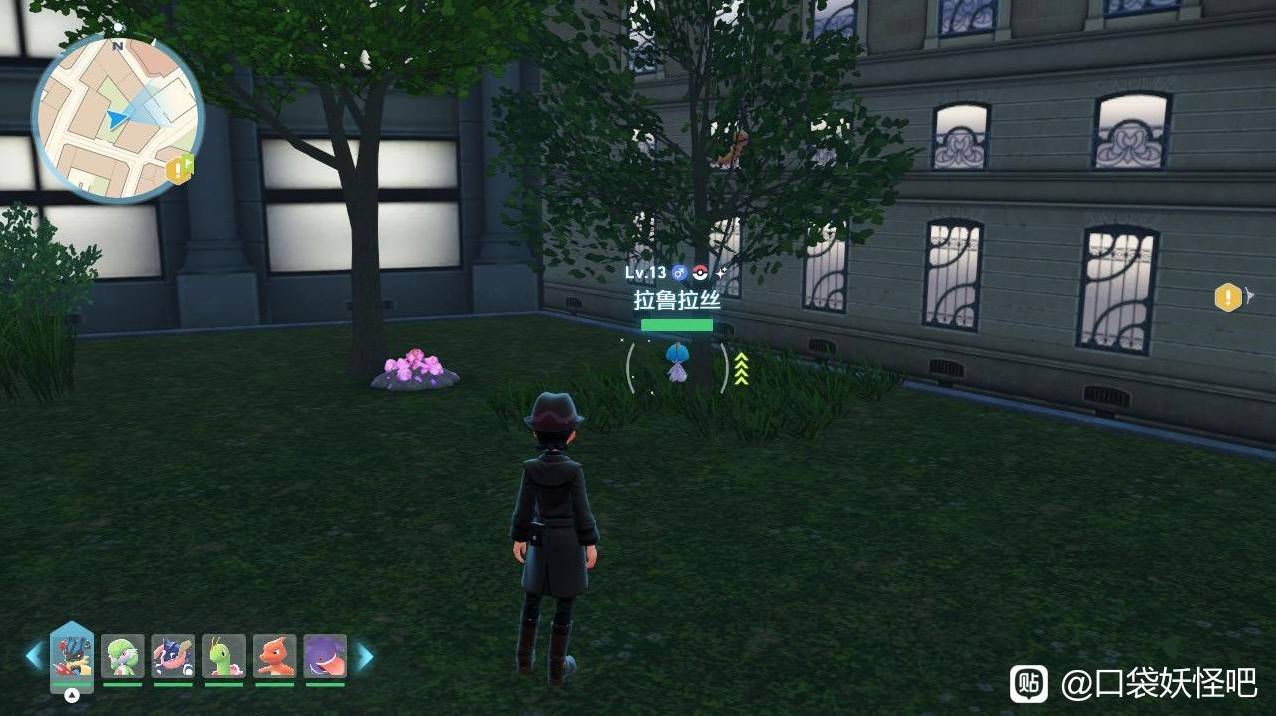Pick the Meganium party slot

click(x=224, y=656)
